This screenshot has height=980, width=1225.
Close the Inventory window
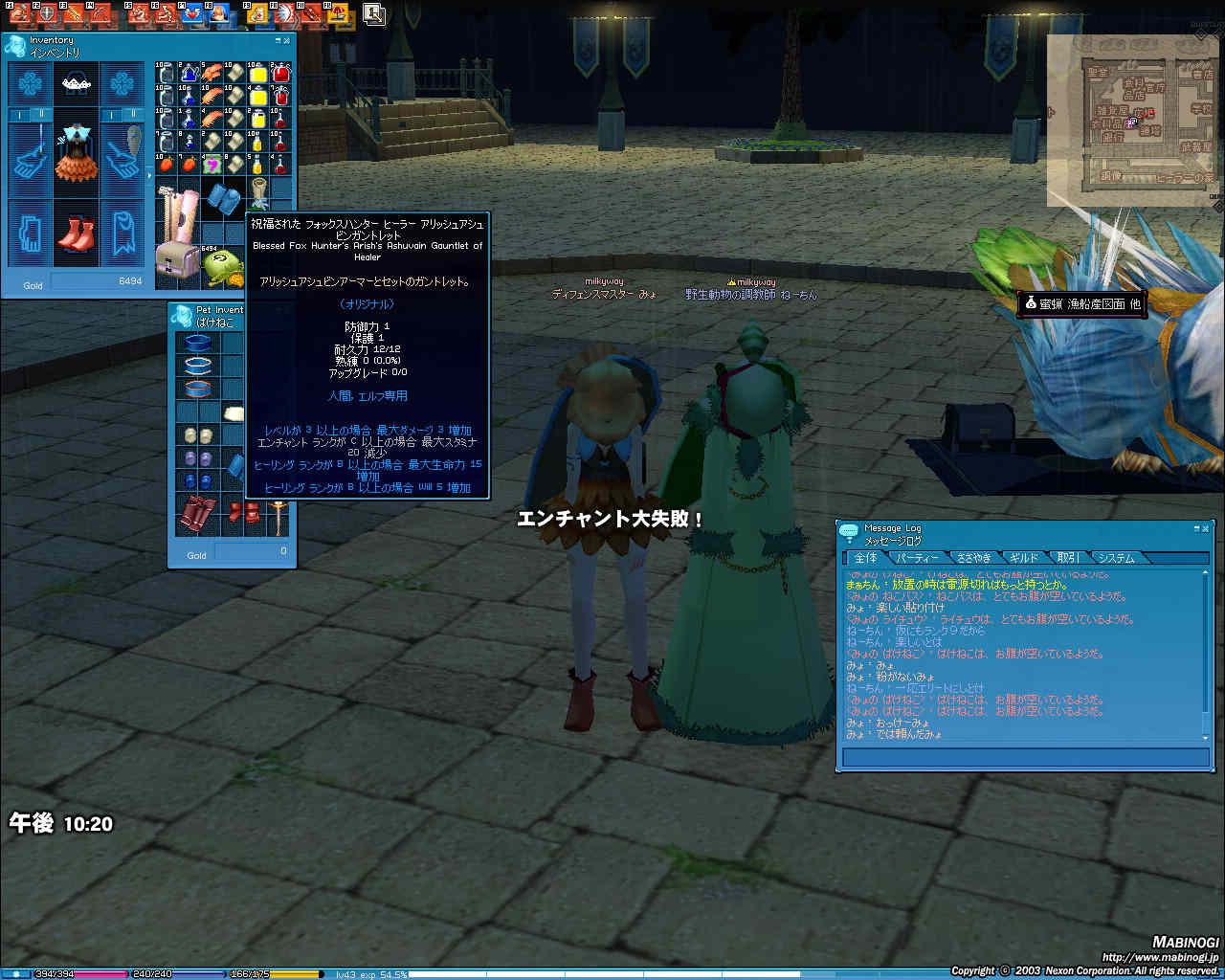click(287, 41)
